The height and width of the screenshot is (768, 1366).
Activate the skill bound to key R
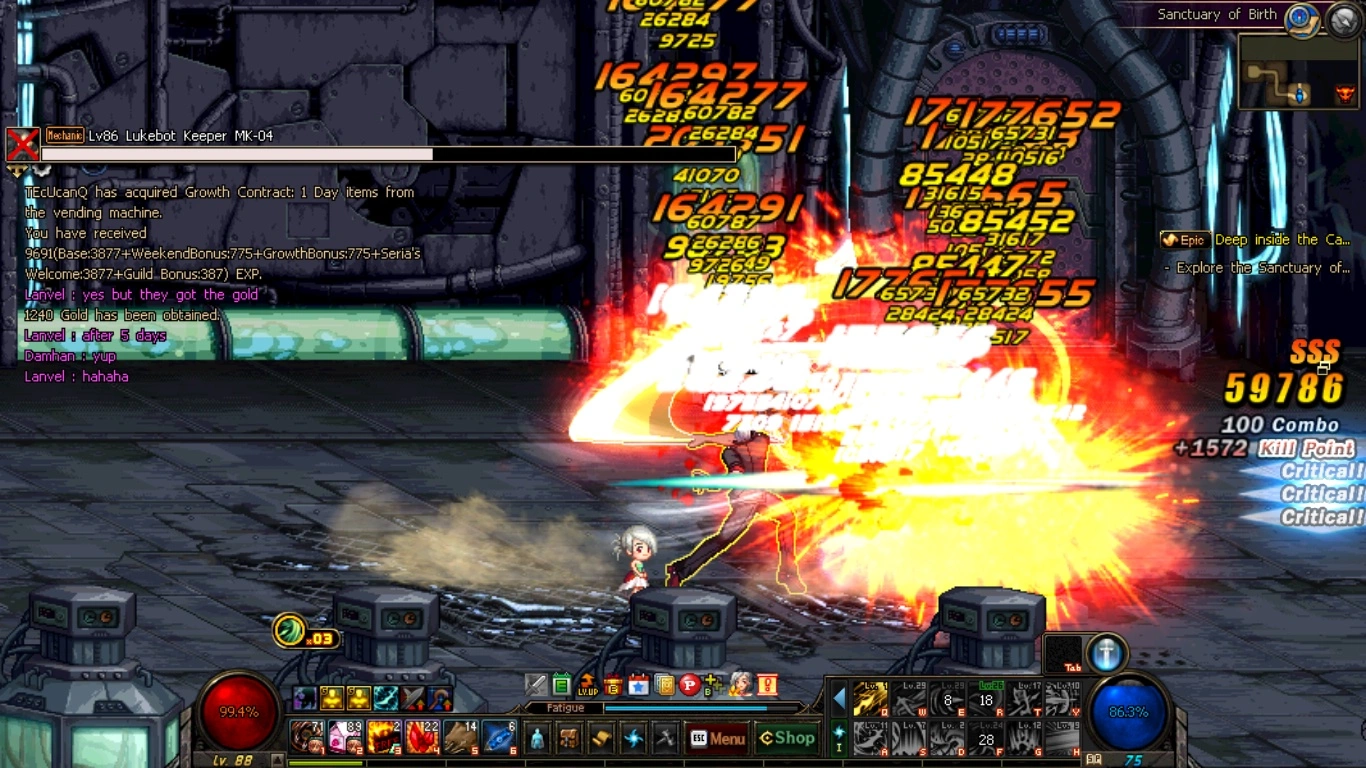click(986, 699)
